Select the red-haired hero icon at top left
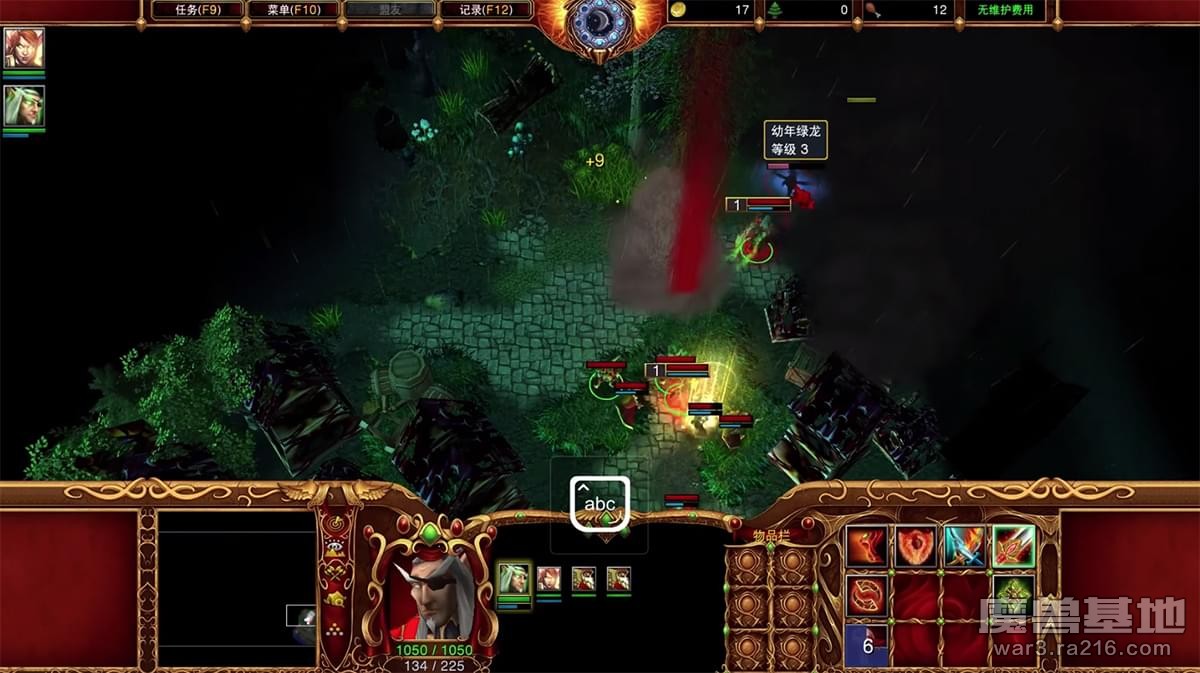The height and width of the screenshot is (673, 1200). click(23, 48)
